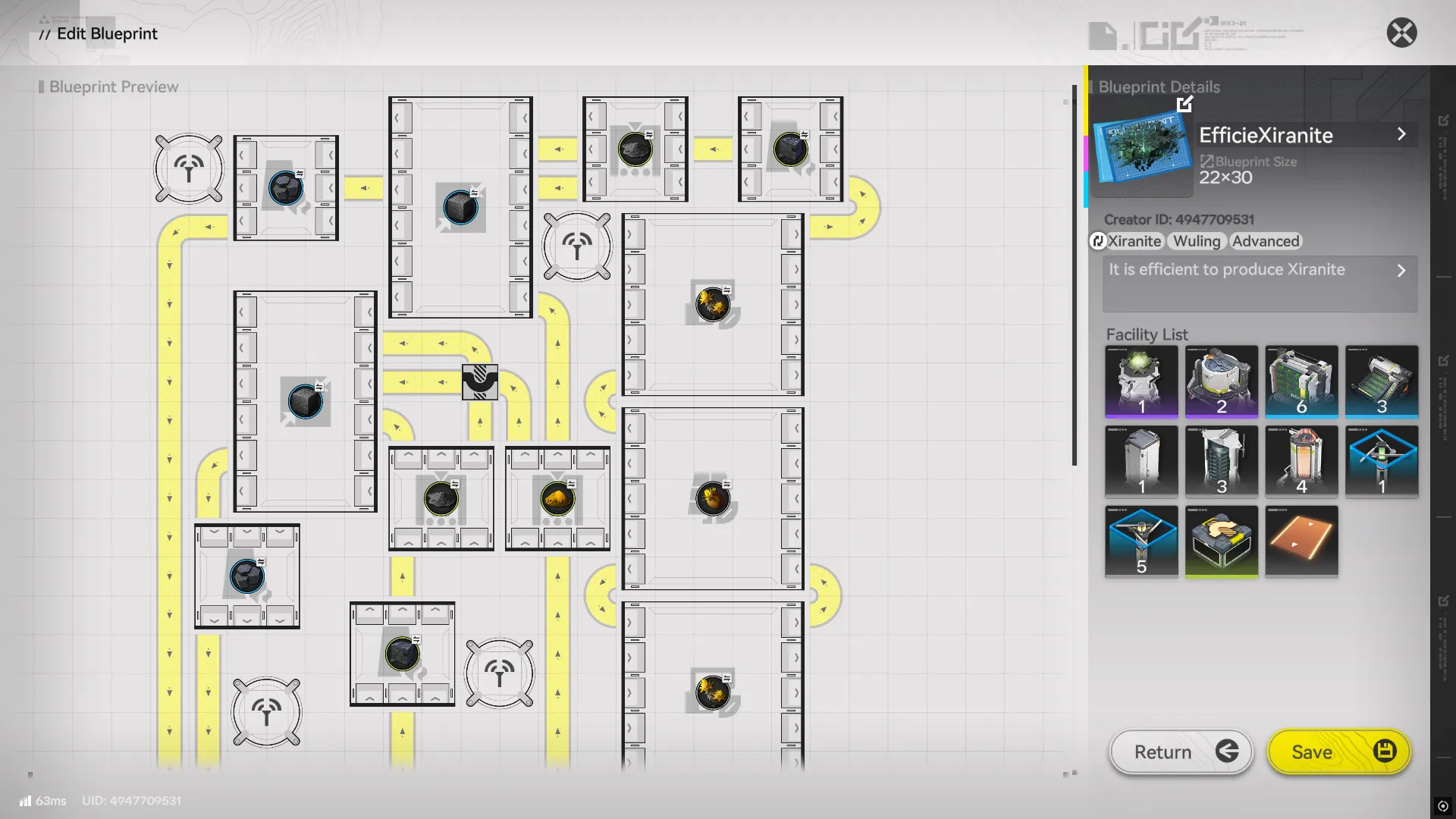Image resolution: width=1456 pixels, height=819 pixels.
Task: Open the Edit Blueprint breadcrumb title
Action: [106, 33]
